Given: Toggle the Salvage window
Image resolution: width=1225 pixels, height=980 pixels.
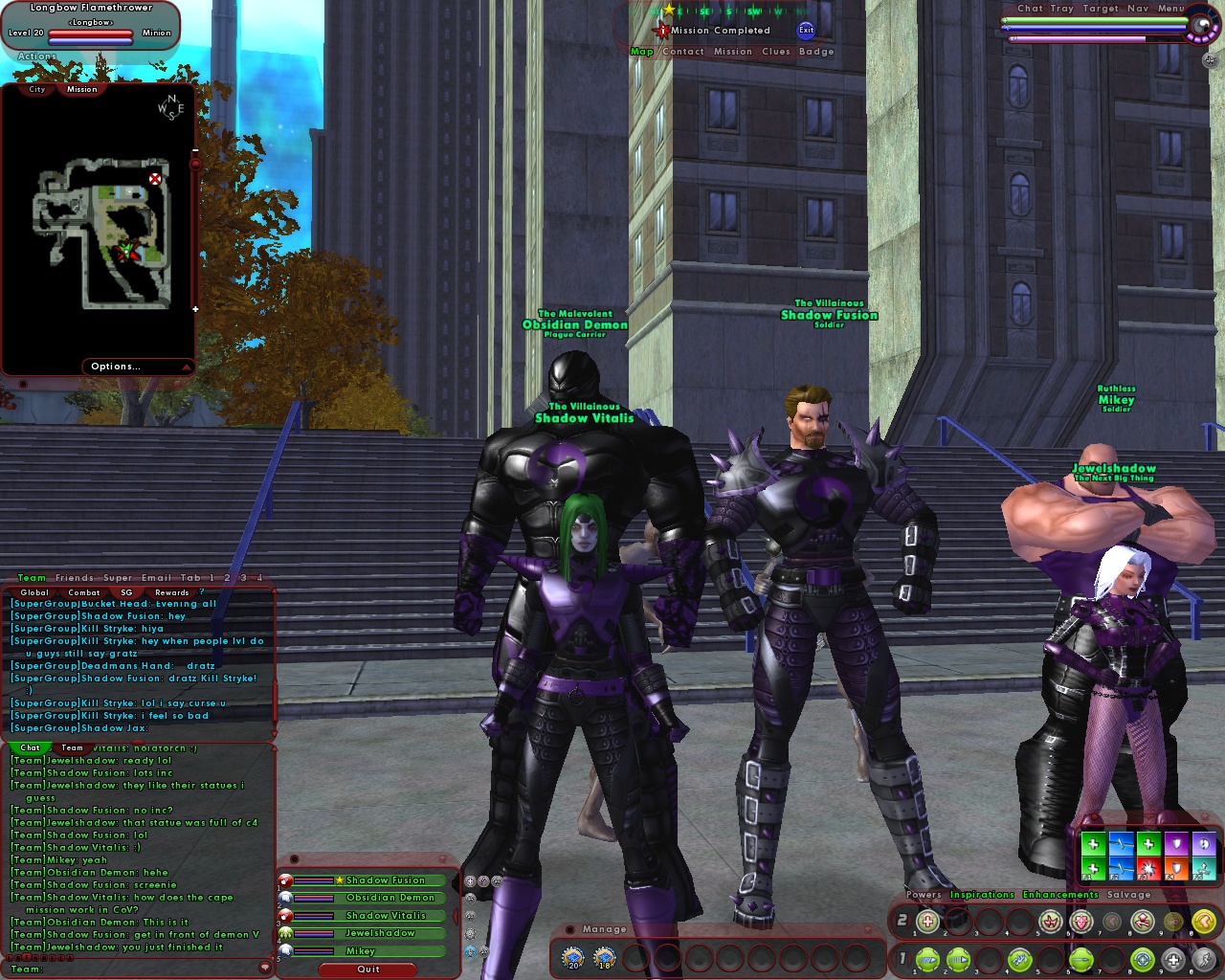Looking at the screenshot, I should click(x=1130, y=895).
